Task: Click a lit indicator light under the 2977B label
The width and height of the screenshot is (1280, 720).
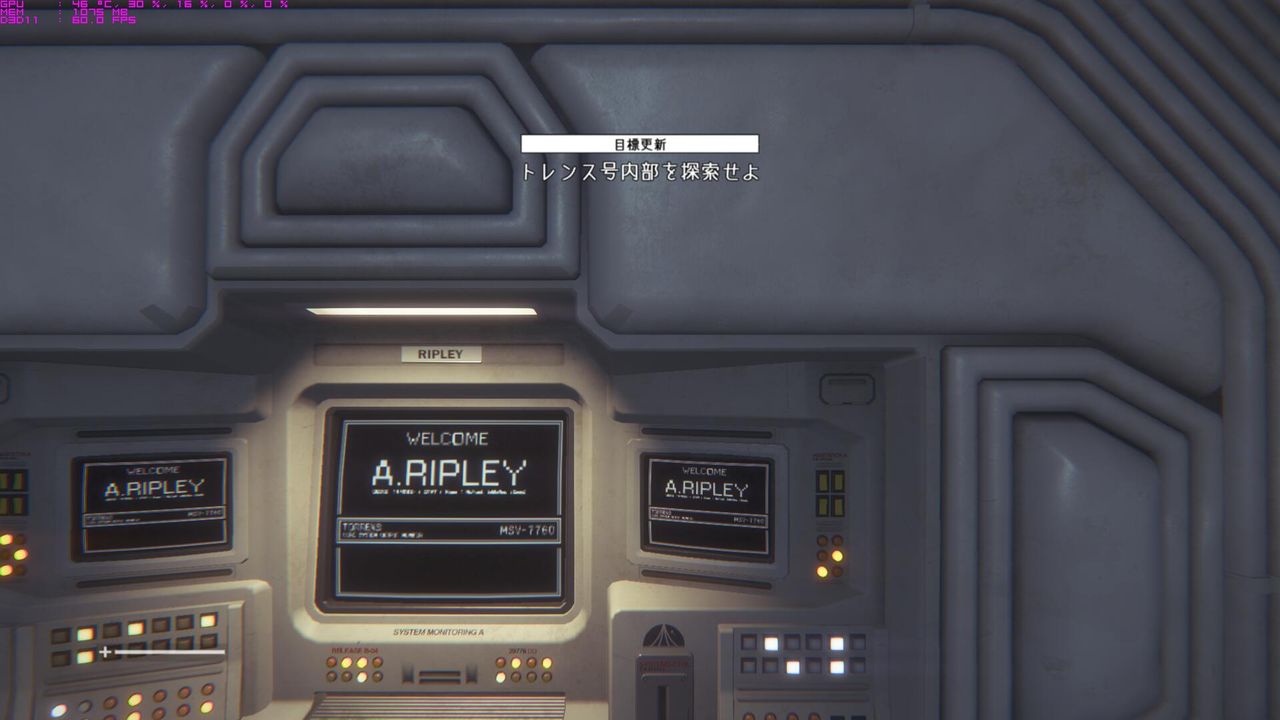Action: click(x=516, y=663)
